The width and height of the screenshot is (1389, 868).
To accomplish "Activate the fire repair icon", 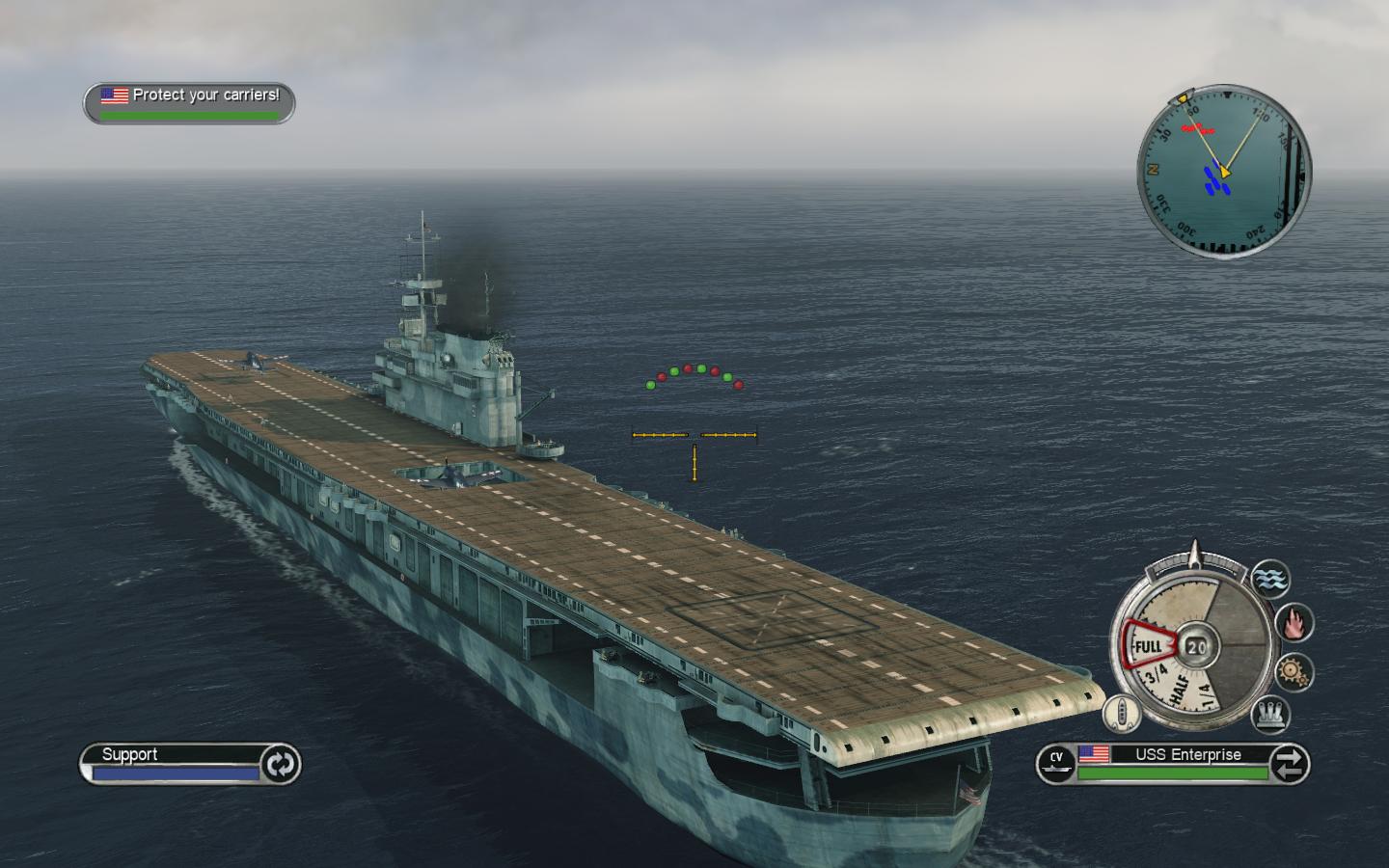I will (1294, 622).
